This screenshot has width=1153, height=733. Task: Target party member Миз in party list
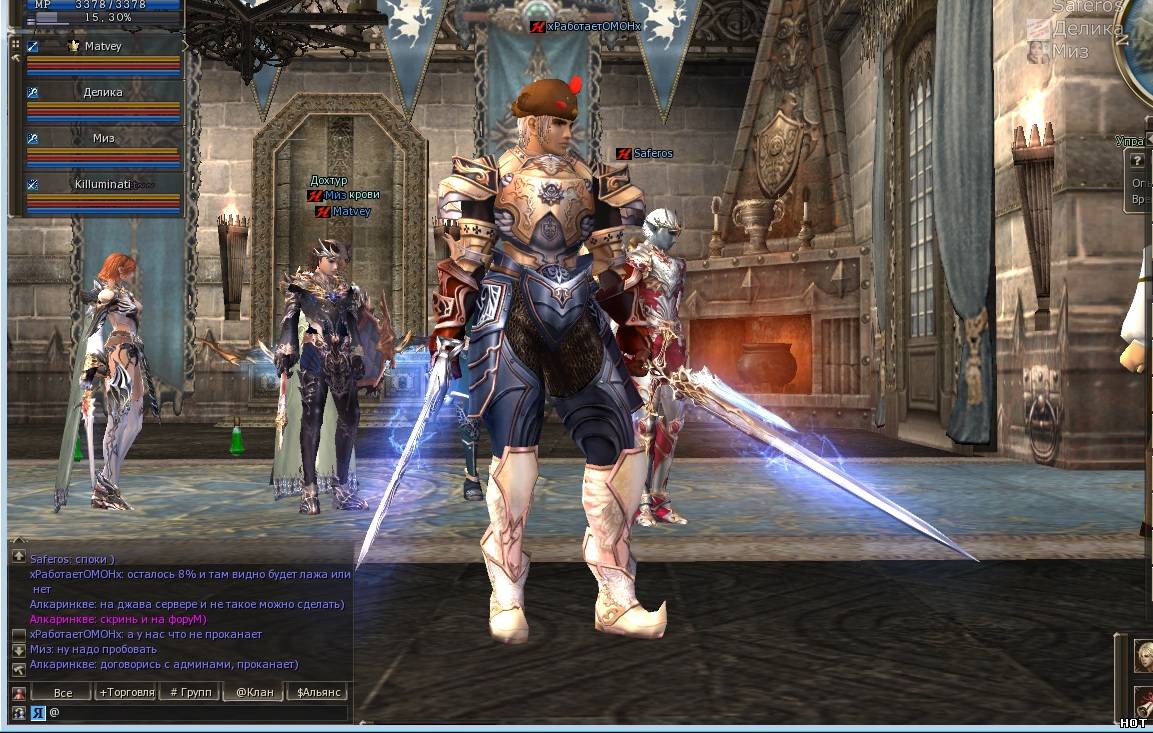coord(103,138)
